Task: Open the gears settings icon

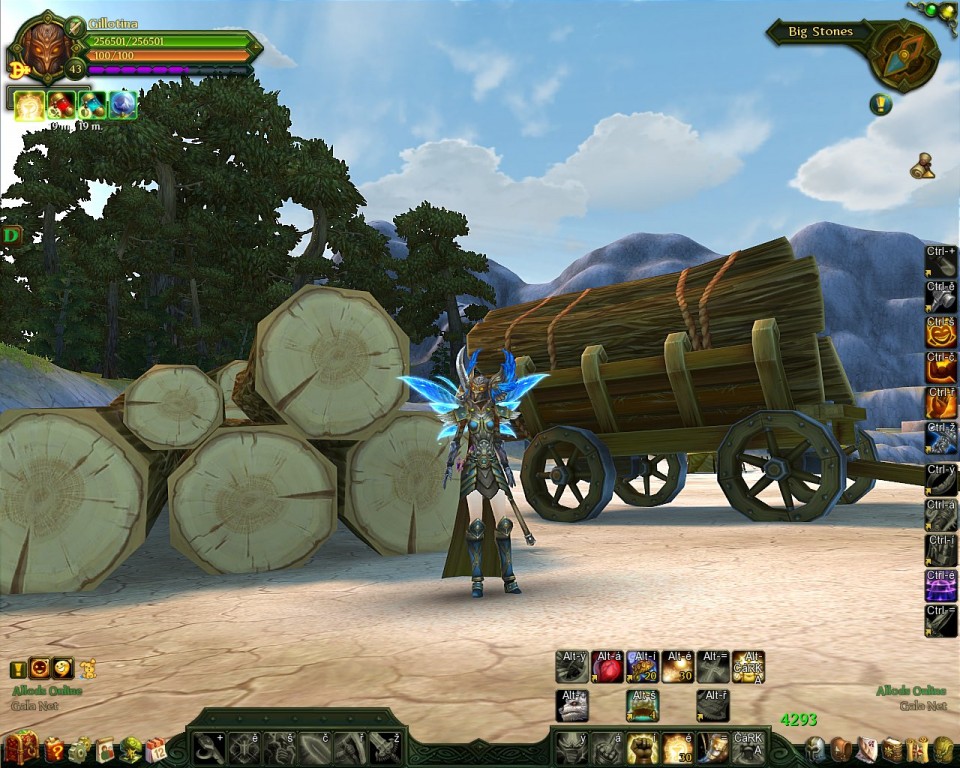Action: pos(80,749)
